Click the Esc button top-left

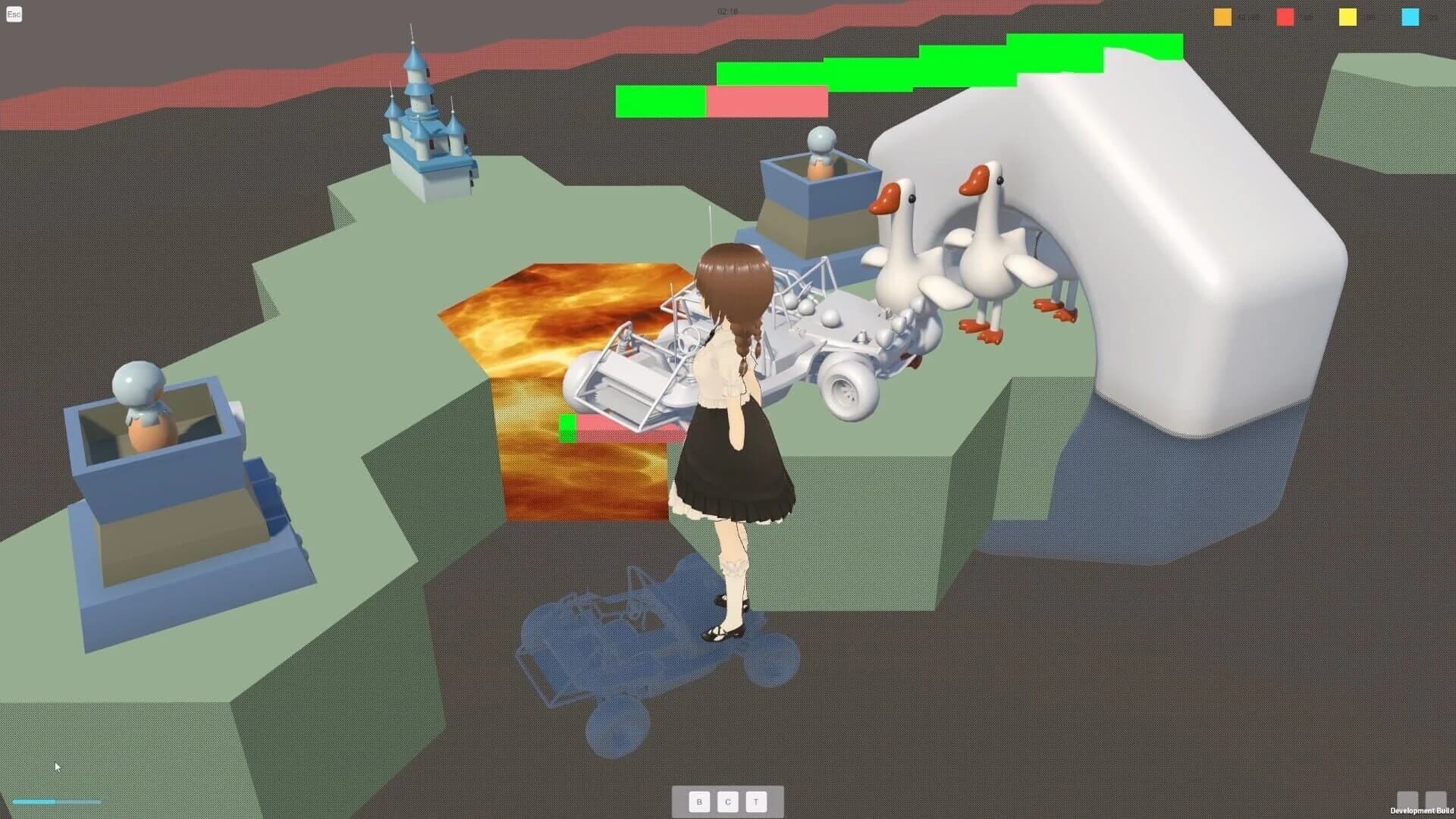[14, 14]
